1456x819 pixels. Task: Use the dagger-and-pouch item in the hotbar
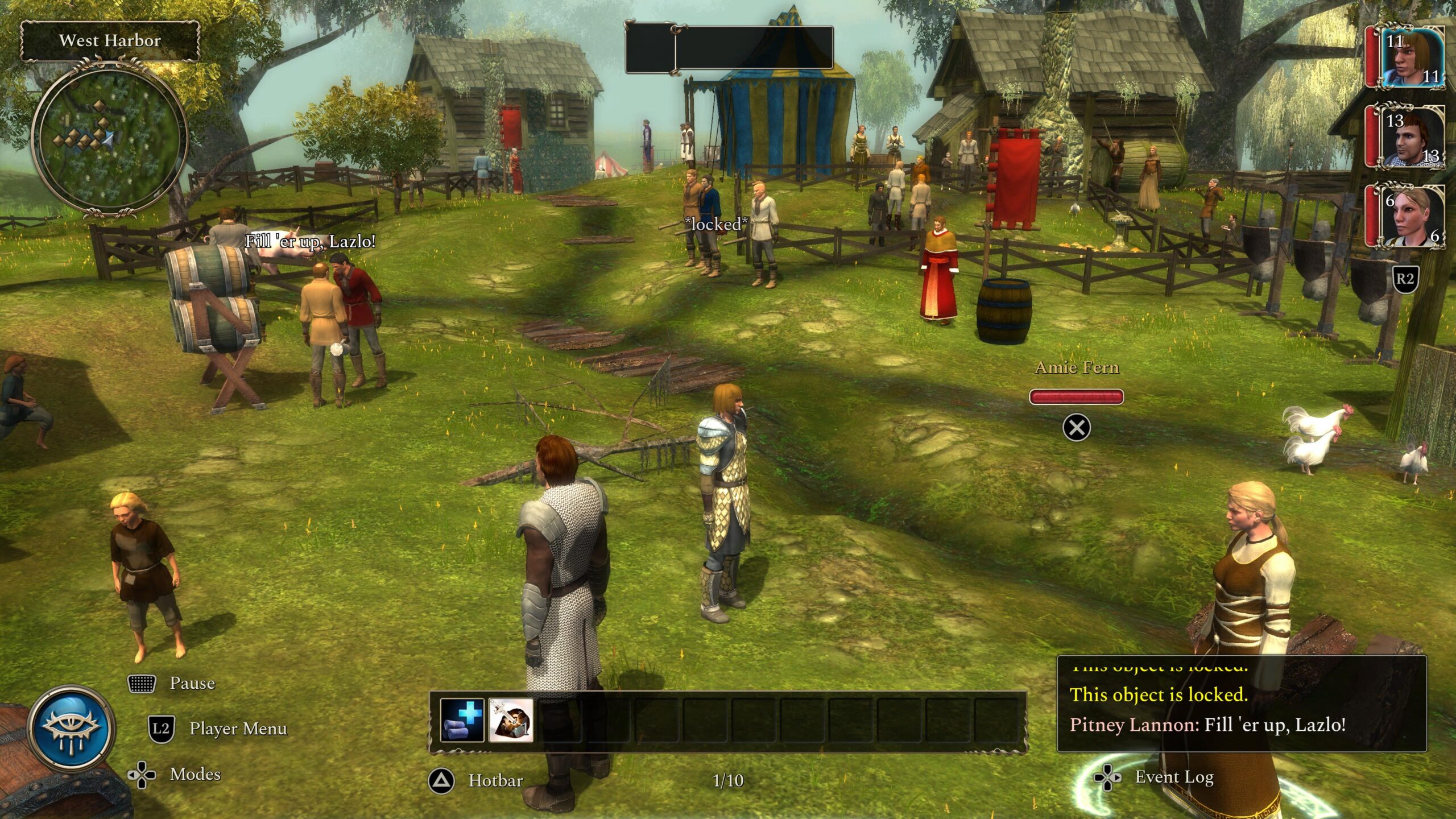click(510, 720)
